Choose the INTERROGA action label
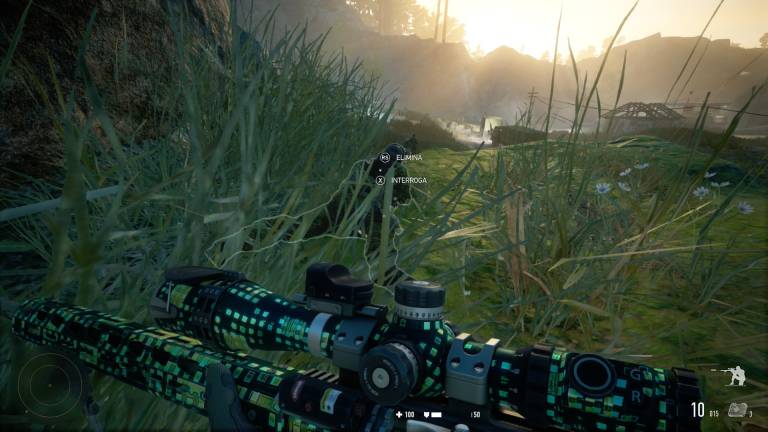 [408, 180]
